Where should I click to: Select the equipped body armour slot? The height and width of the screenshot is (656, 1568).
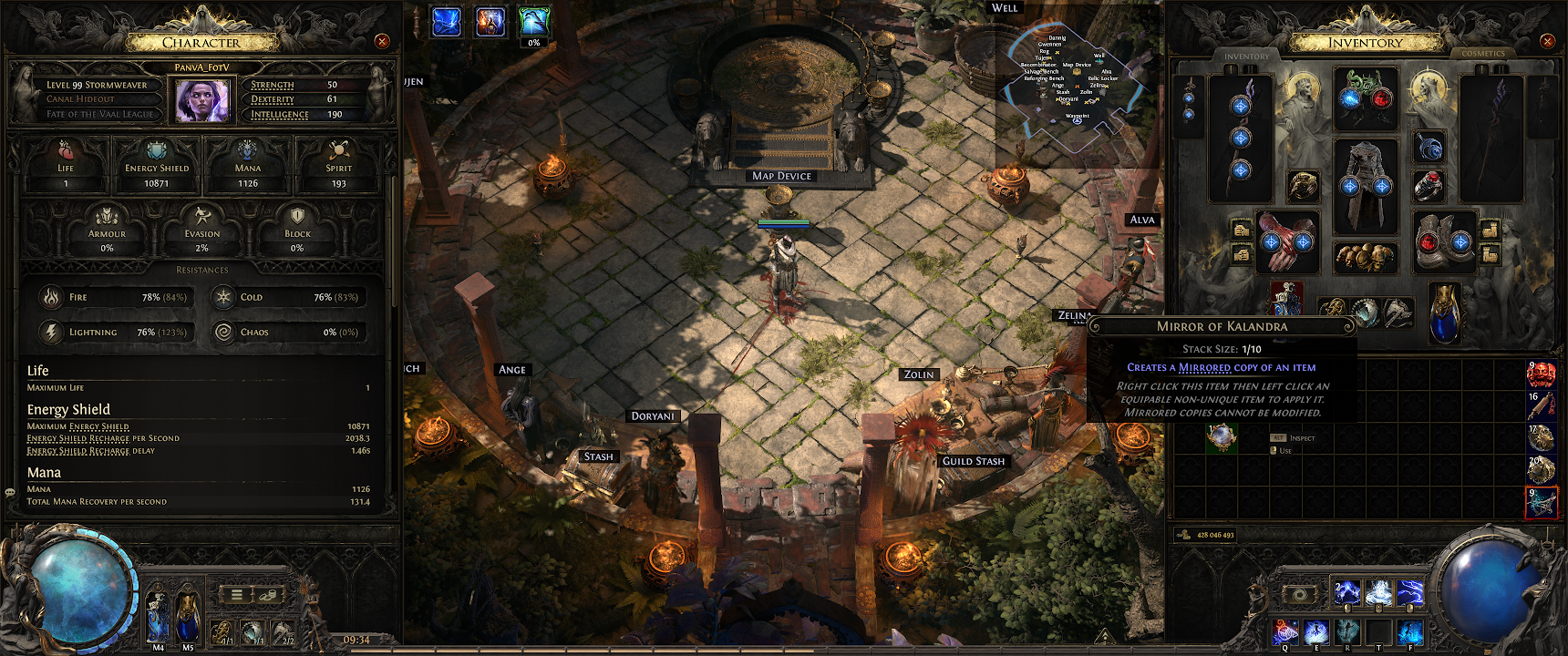(1366, 186)
